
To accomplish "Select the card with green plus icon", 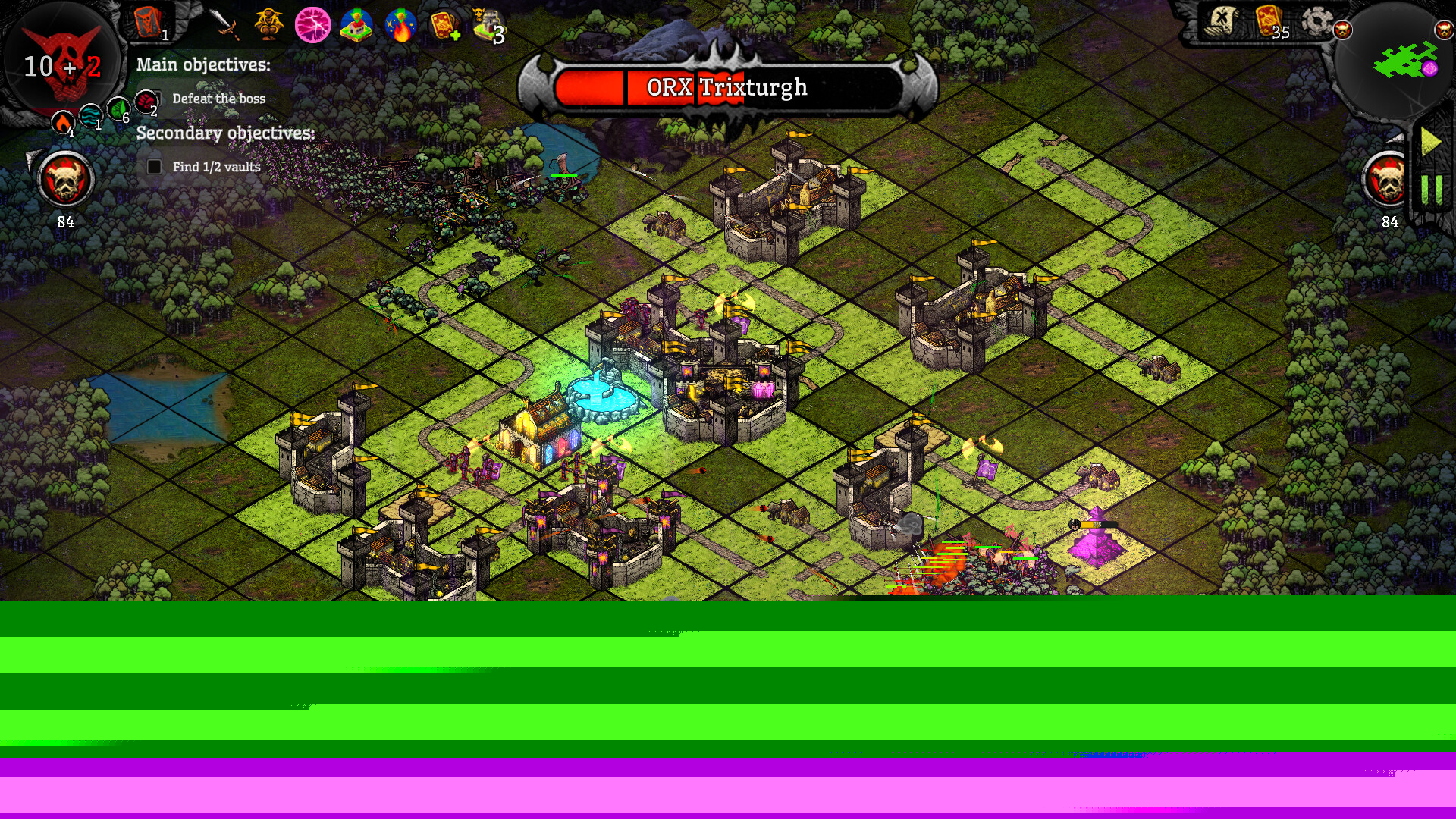I will click(x=444, y=25).
